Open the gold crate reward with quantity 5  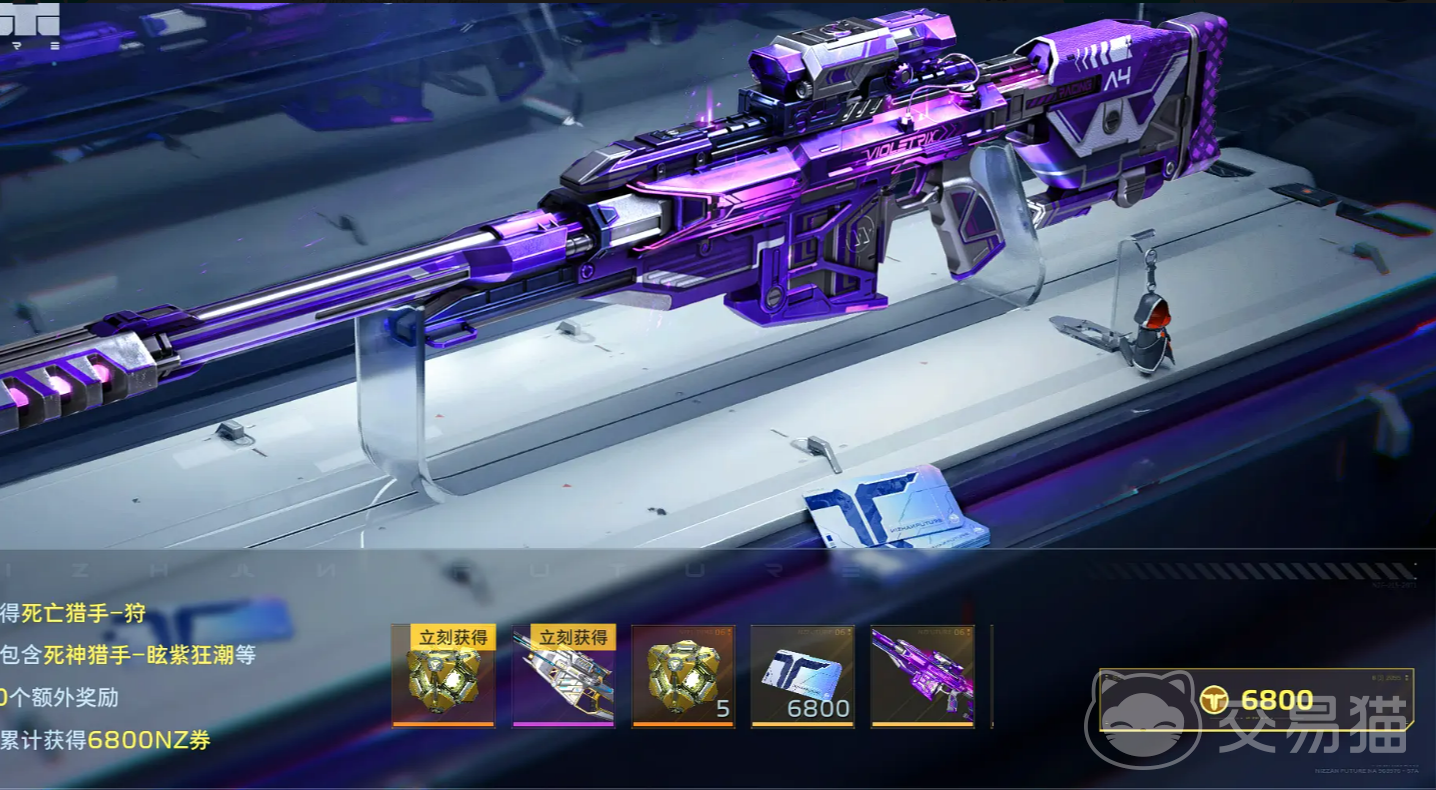coord(683,676)
